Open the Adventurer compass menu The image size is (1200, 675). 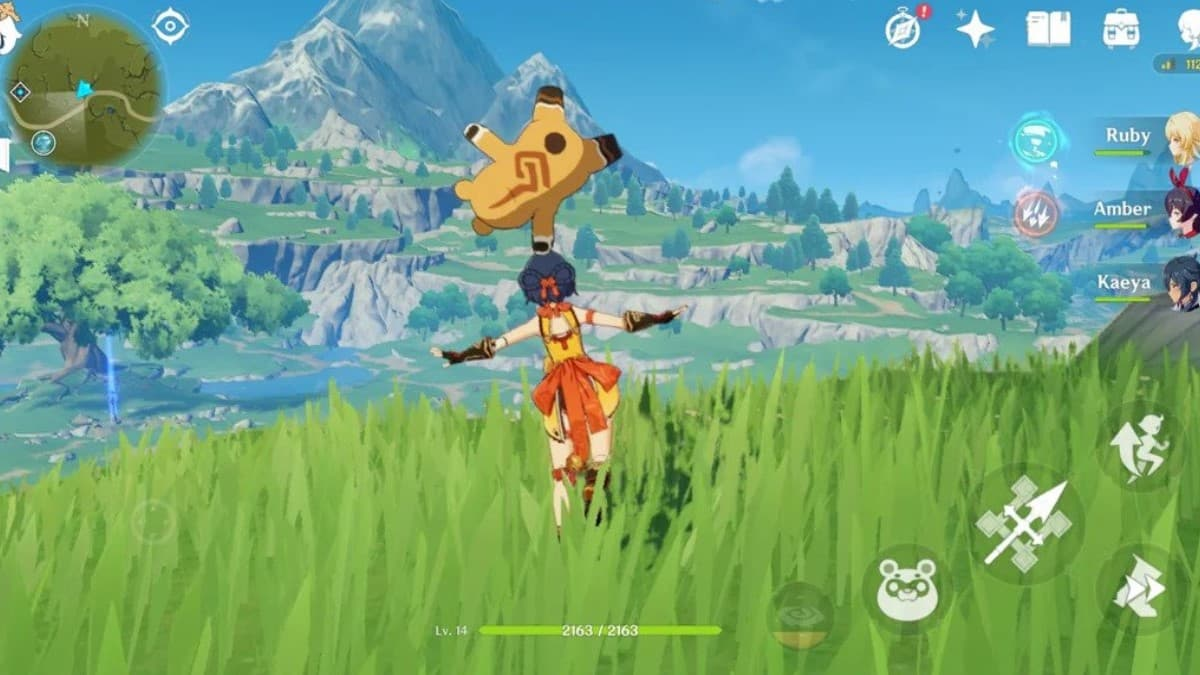903,29
